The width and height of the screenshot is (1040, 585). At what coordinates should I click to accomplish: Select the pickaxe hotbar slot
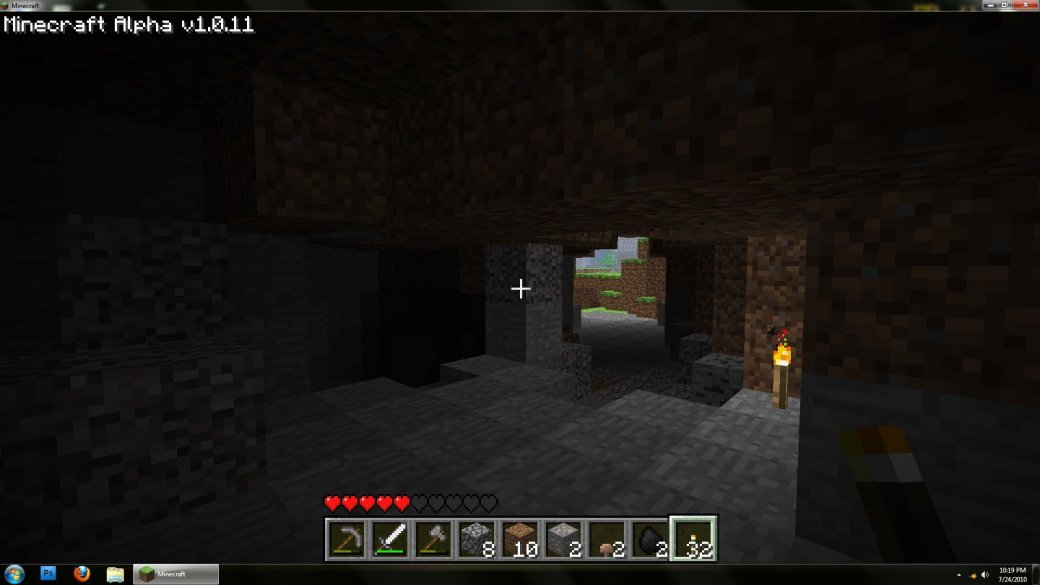click(347, 539)
